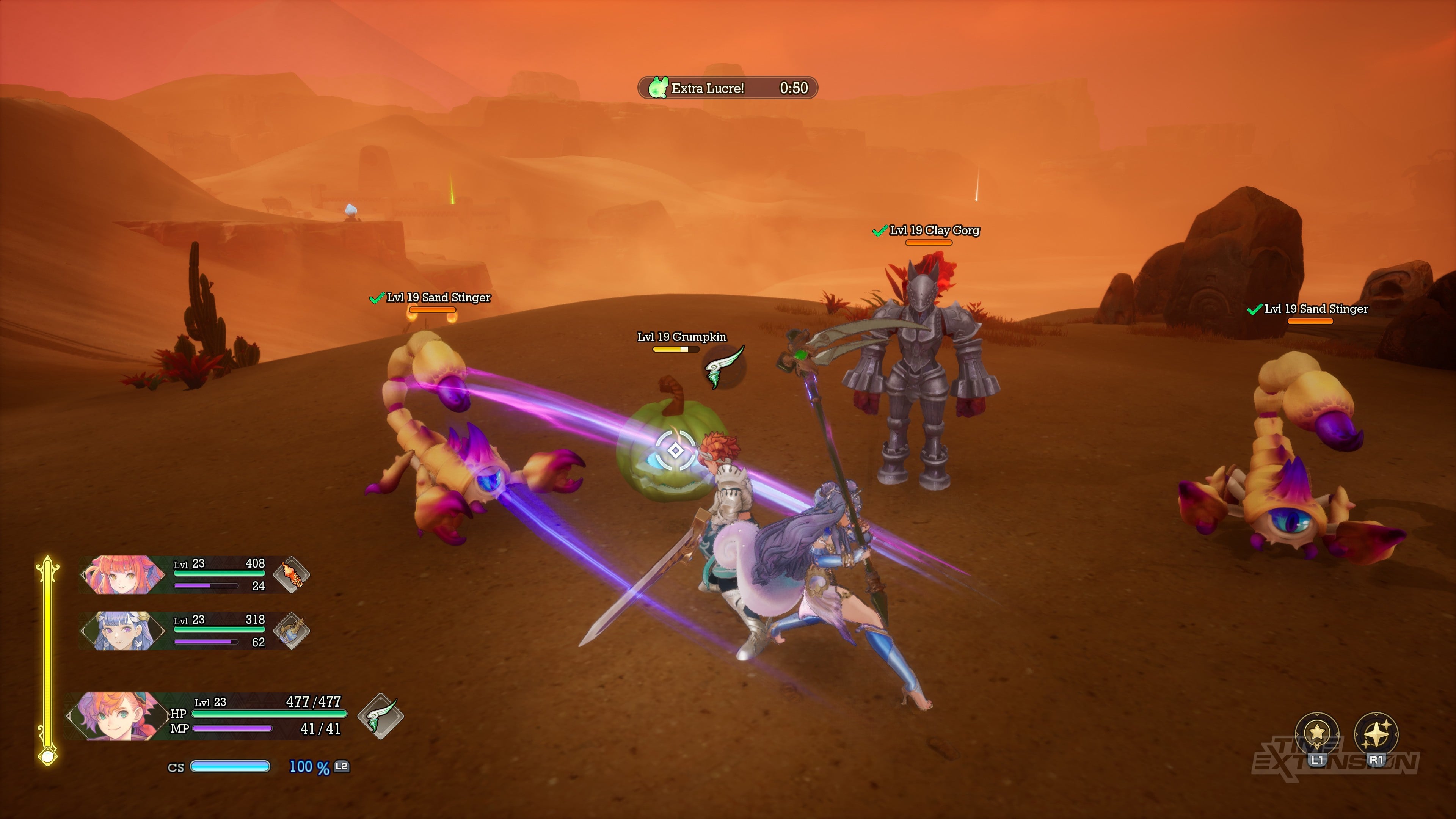The height and width of the screenshot is (819, 1456).
Task: Activate the orb vessel icon
Action: click(291, 630)
